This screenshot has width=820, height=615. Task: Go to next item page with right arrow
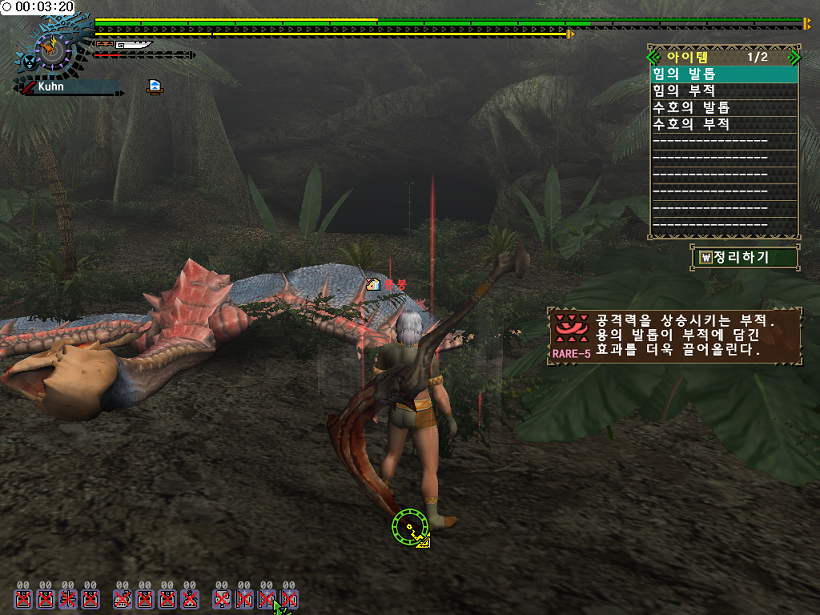(793, 56)
